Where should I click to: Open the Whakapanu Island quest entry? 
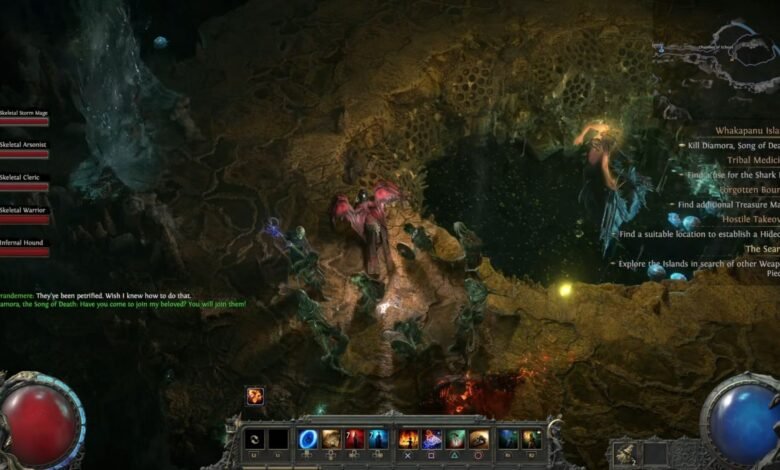[x=747, y=130]
